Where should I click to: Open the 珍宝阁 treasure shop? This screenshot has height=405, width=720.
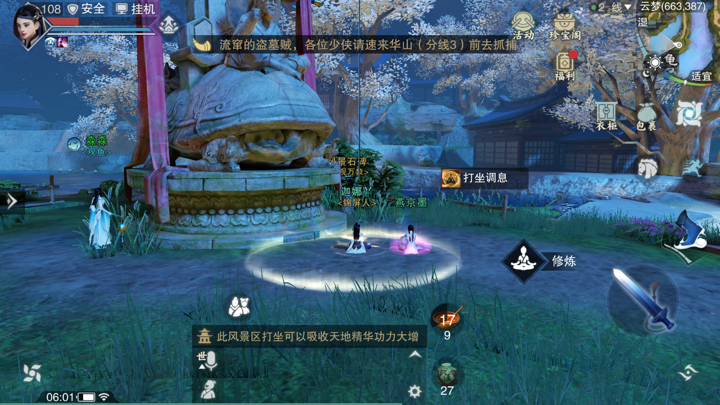pos(565,25)
